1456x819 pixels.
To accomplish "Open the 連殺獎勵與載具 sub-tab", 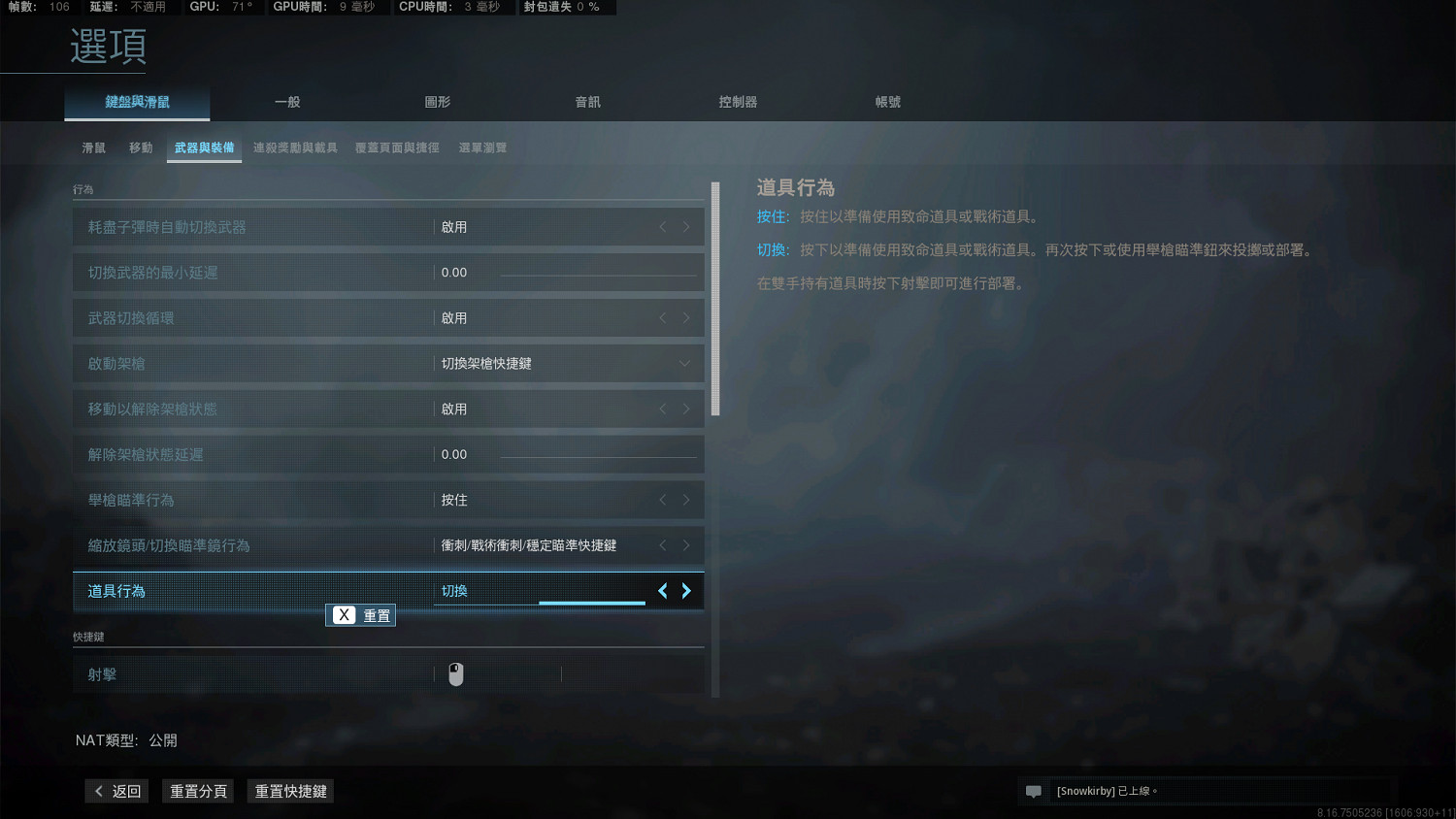I will (295, 147).
